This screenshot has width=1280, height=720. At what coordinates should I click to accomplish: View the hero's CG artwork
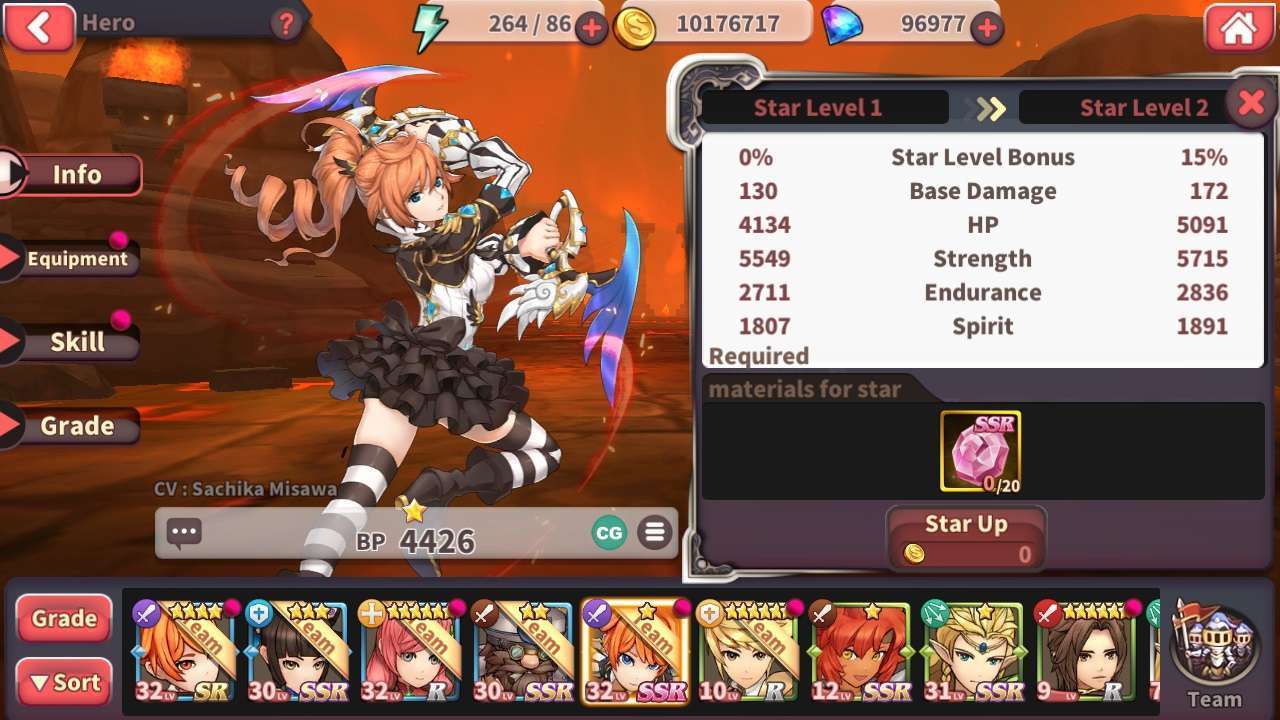pyautogui.click(x=608, y=533)
